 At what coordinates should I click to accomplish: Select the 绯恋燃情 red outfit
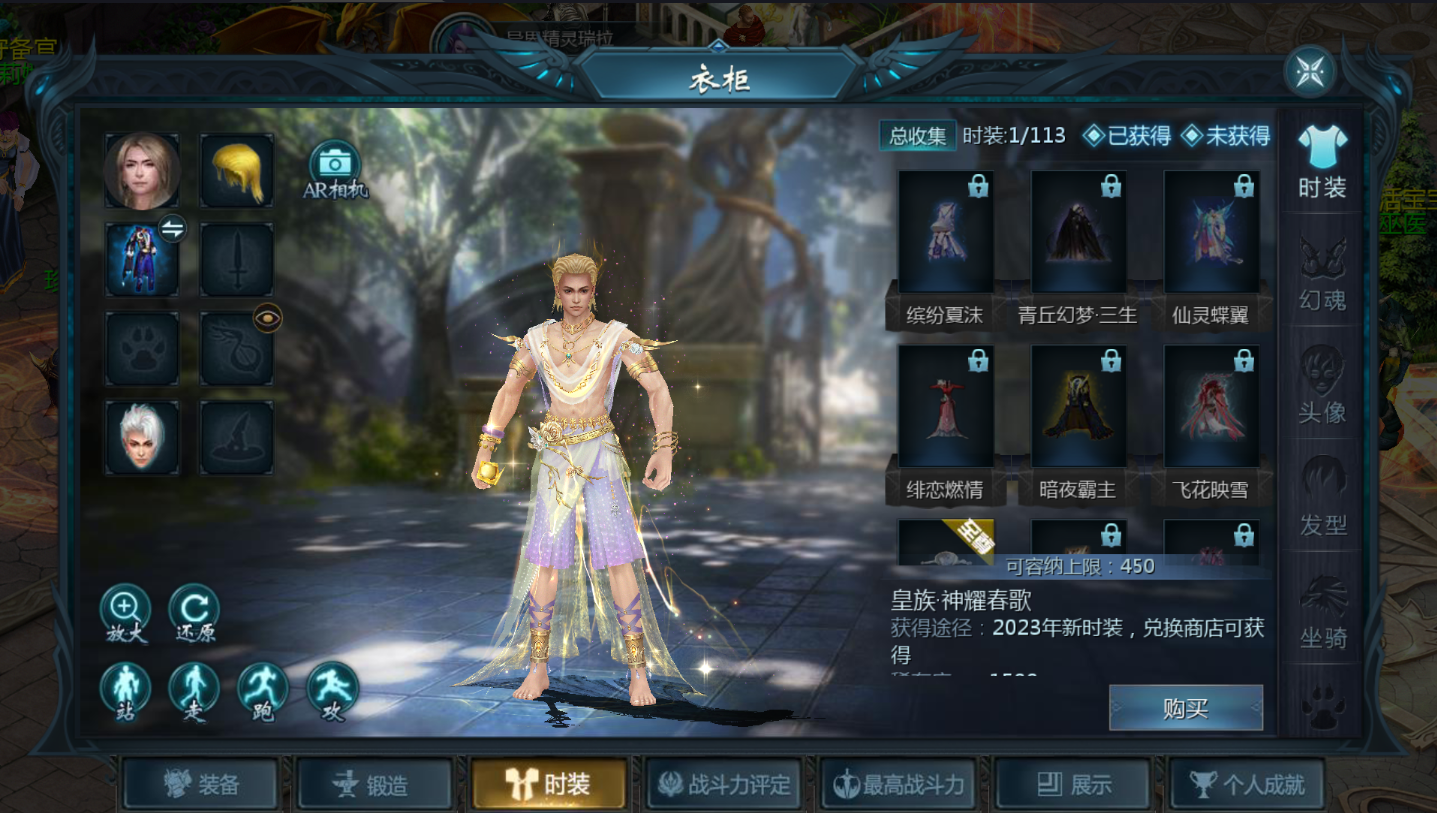pyautogui.click(x=945, y=407)
